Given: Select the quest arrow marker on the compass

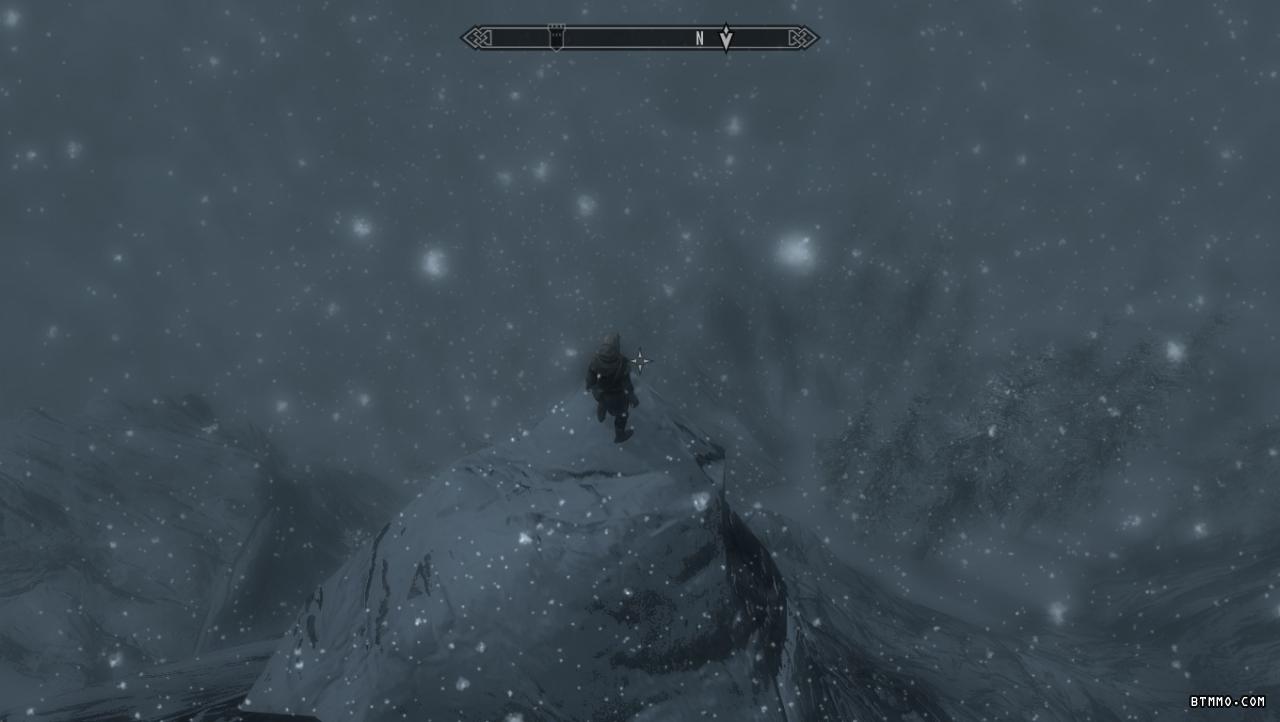Looking at the screenshot, I should [726, 38].
